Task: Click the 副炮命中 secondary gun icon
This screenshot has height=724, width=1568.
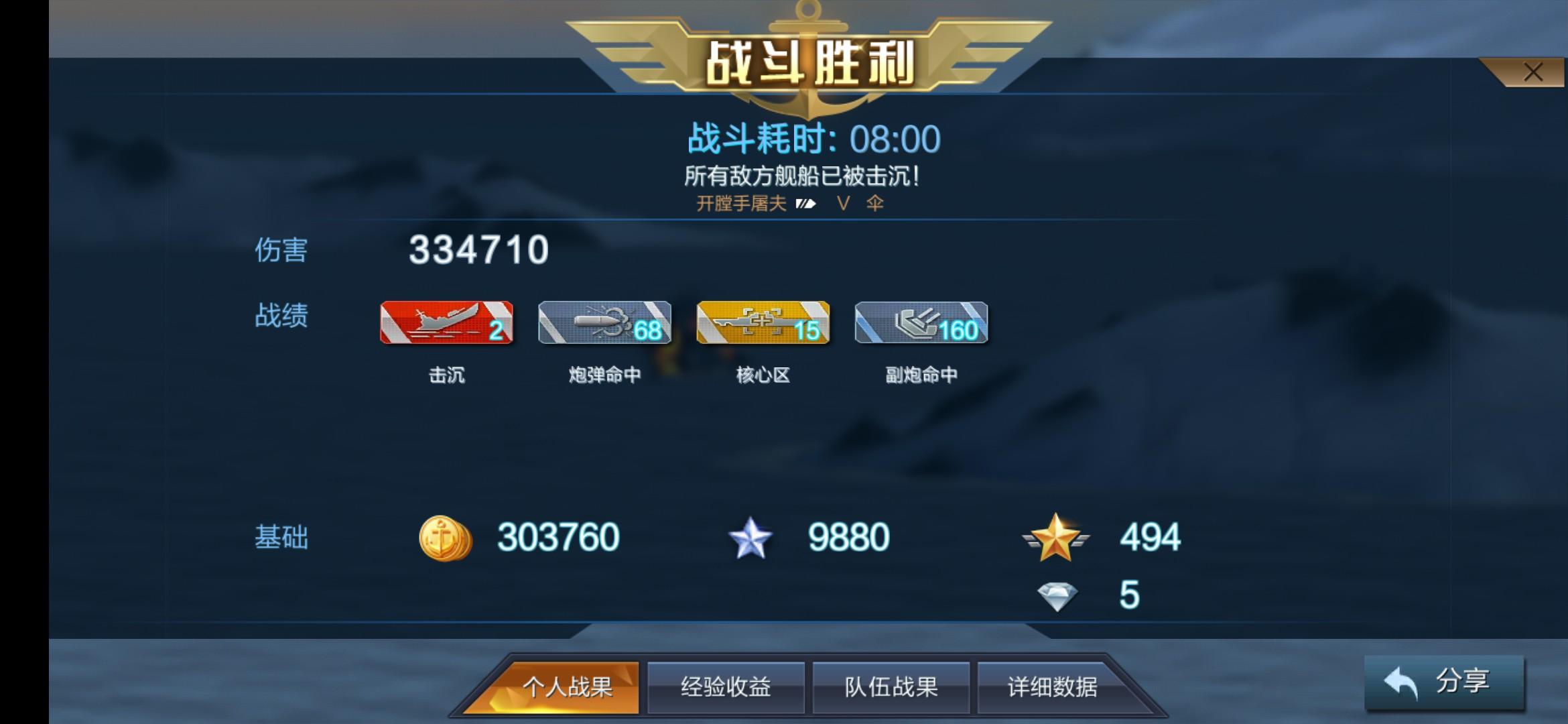Action: pos(921,324)
